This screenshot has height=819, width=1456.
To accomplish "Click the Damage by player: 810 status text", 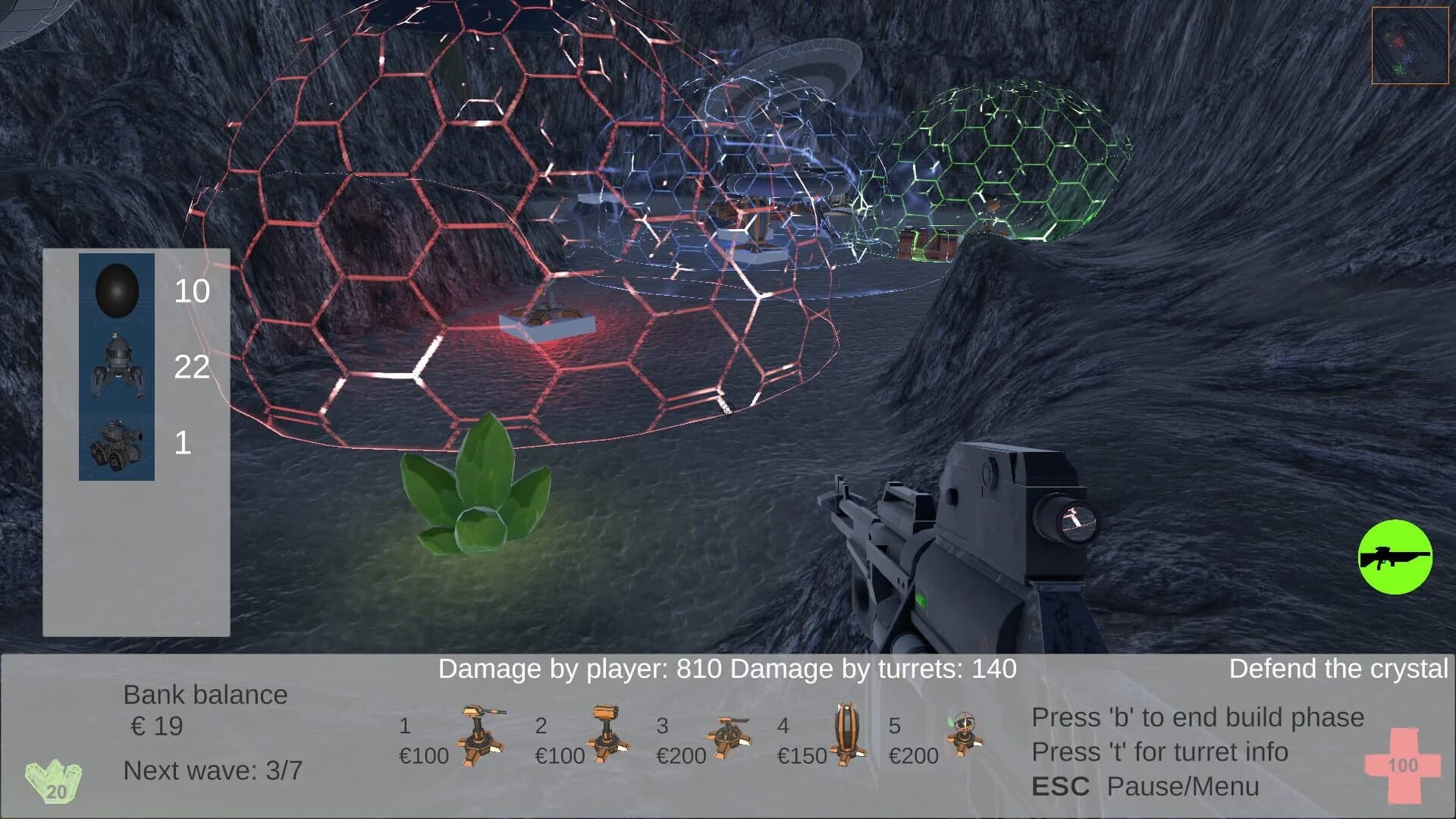I will [580, 669].
